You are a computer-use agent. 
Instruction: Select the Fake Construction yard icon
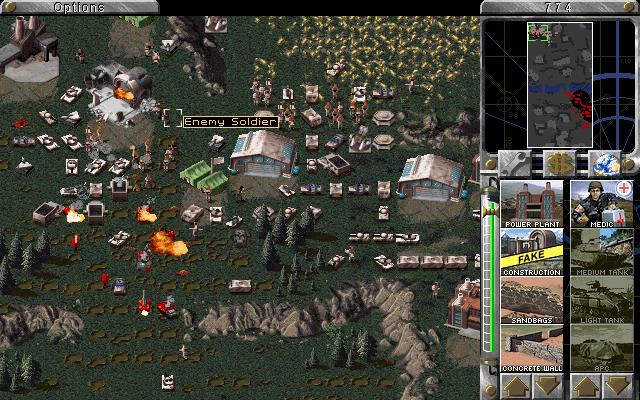coord(530,252)
